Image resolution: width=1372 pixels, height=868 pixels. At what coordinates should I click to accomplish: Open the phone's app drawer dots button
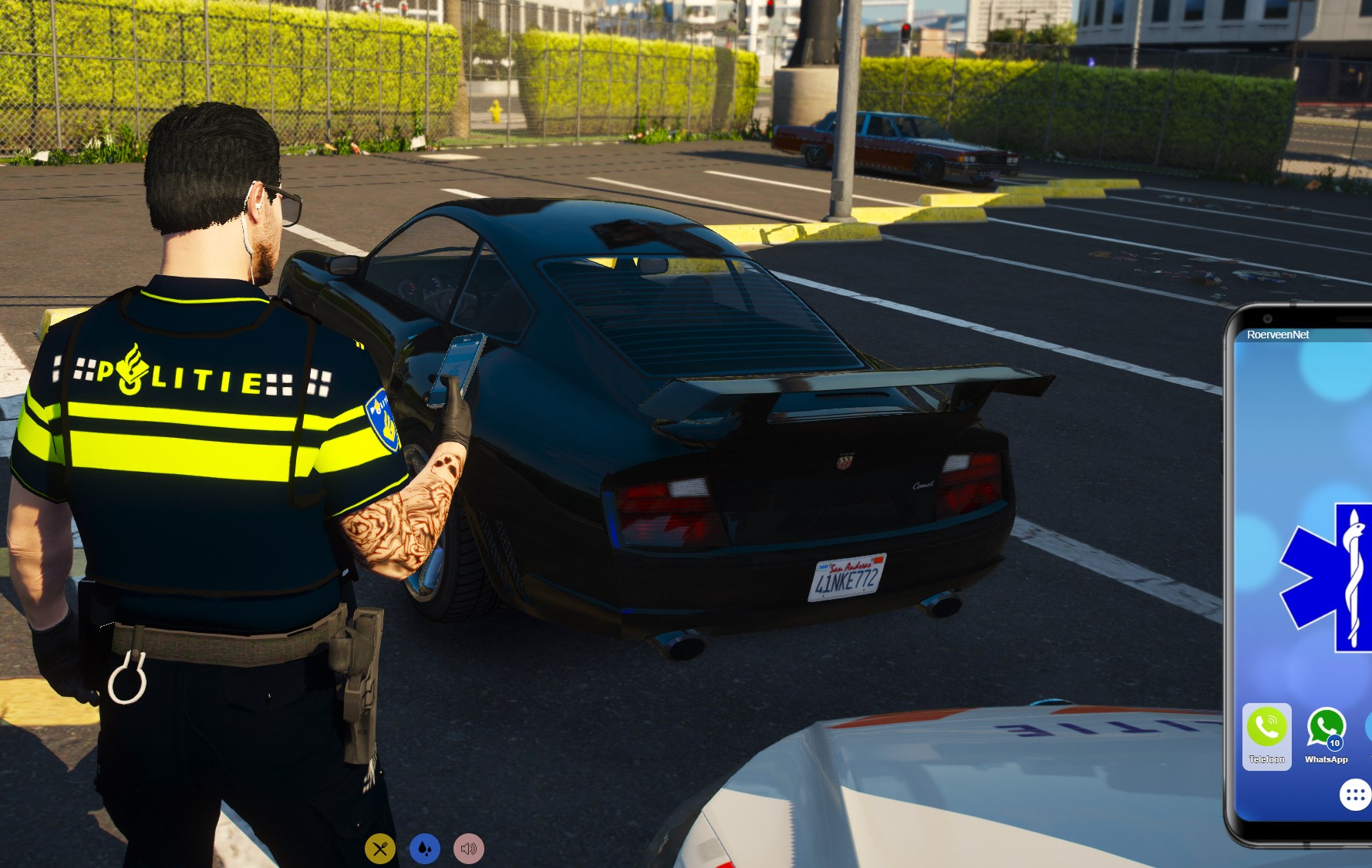point(1354,795)
